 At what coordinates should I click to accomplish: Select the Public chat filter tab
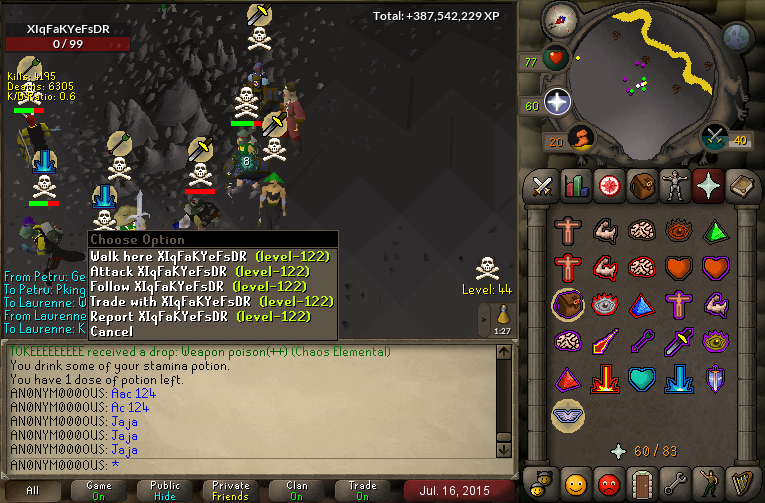tap(165, 490)
